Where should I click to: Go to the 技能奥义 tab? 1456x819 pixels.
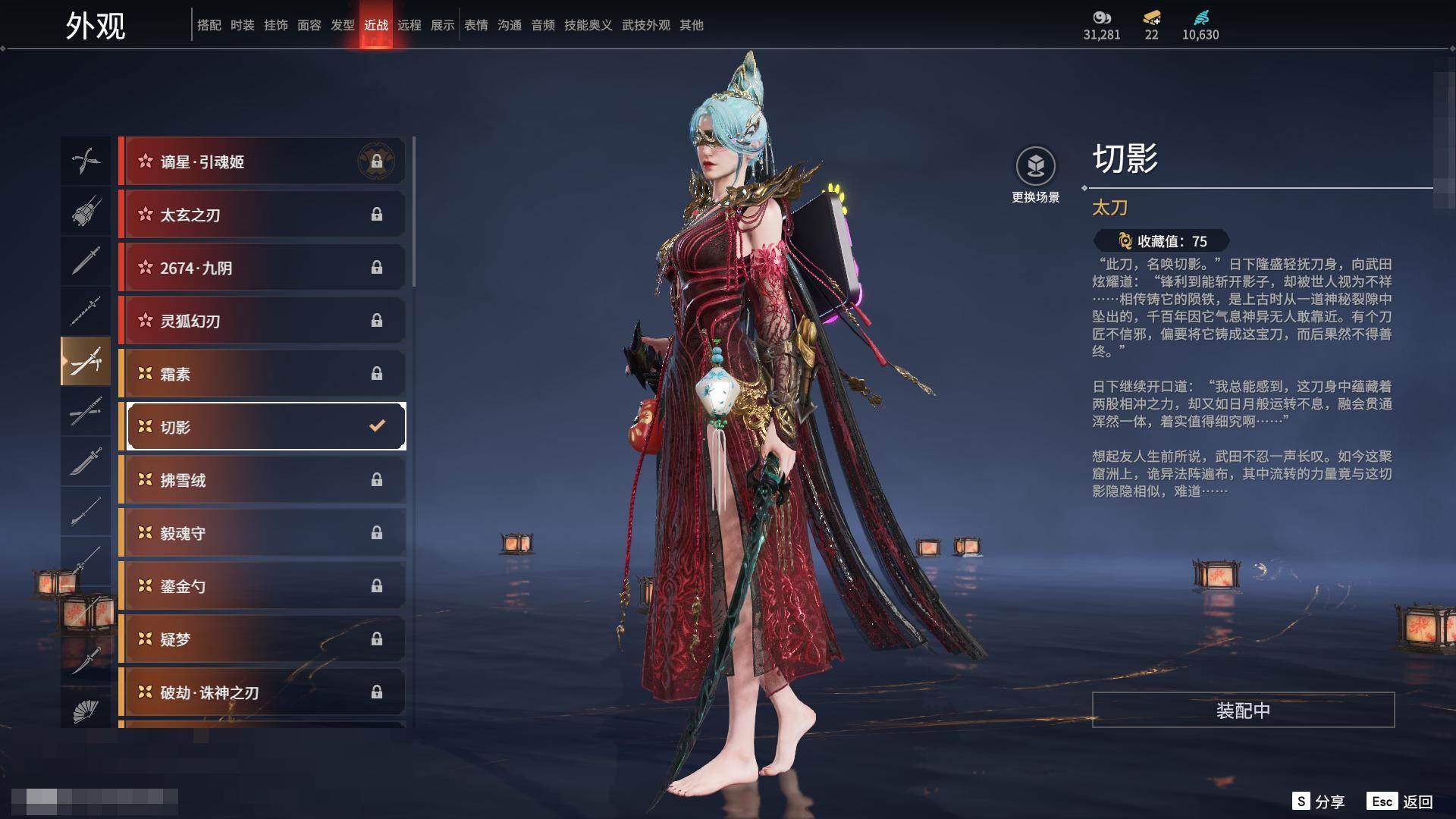point(588,25)
